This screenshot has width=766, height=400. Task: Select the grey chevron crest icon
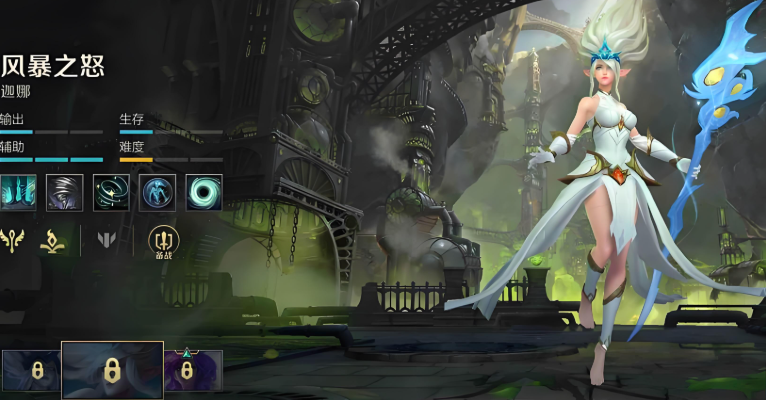point(107,240)
